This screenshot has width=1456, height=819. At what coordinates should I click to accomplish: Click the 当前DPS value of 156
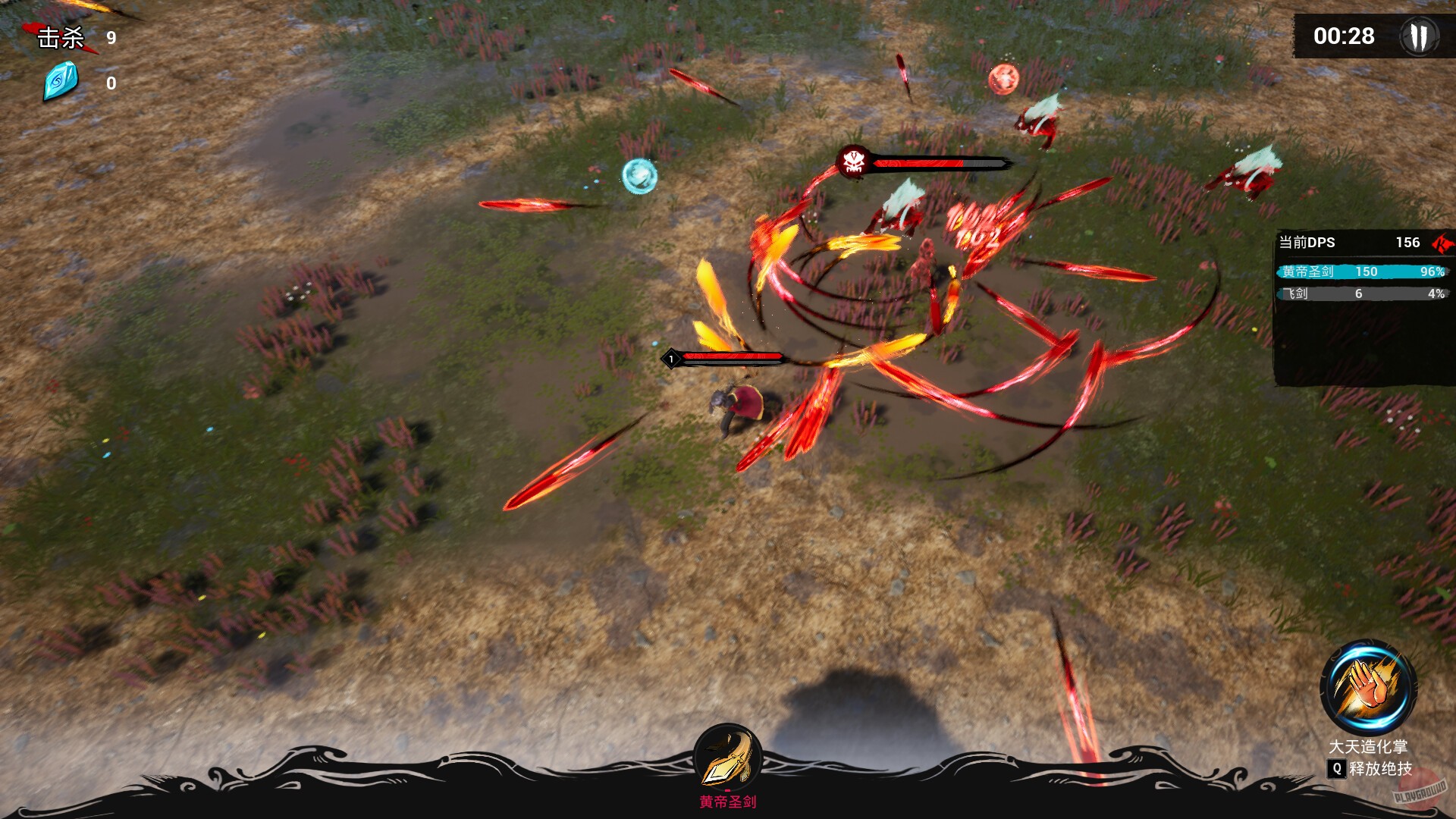point(1408,243)
